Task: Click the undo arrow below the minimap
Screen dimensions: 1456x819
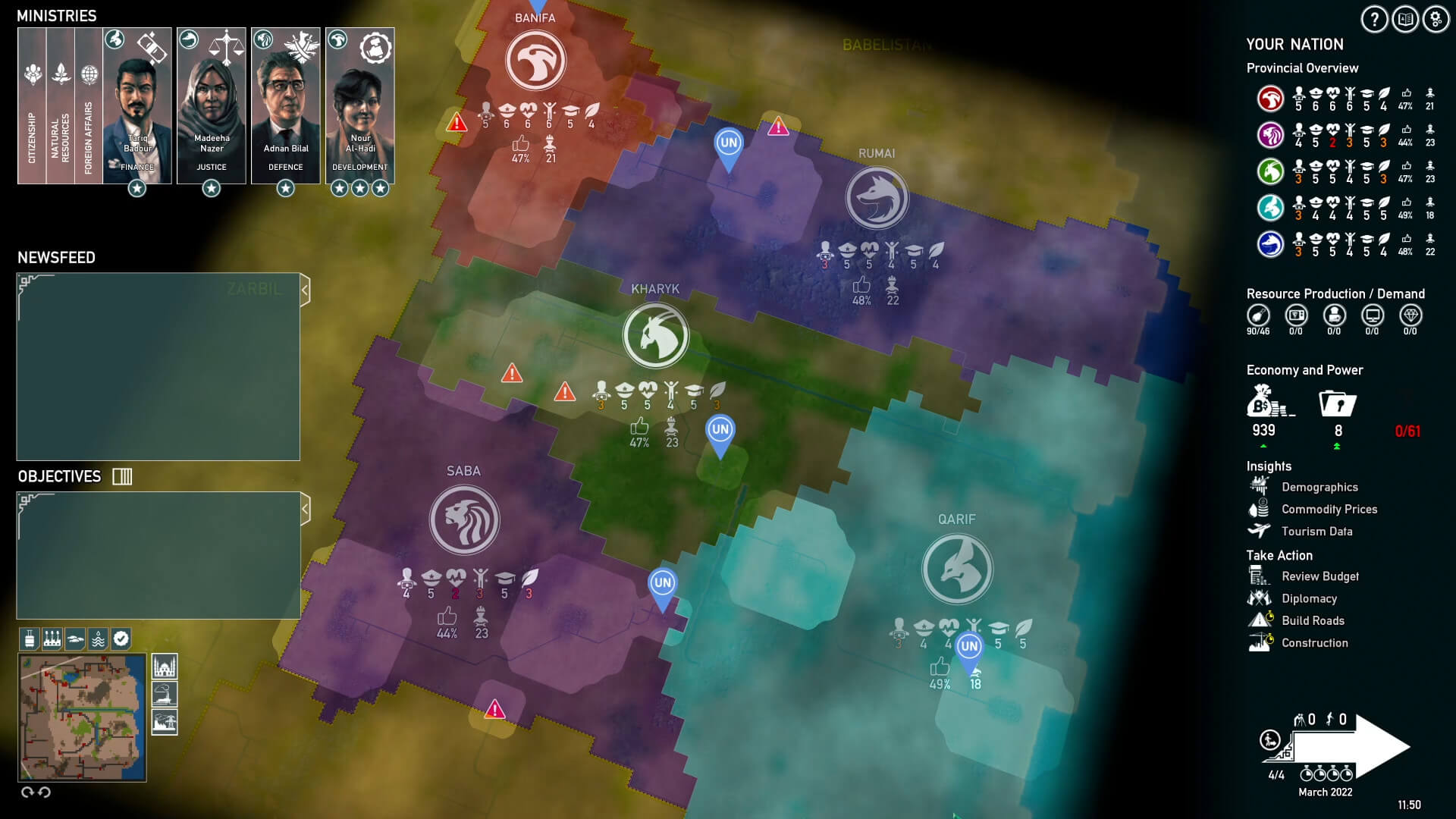Action: coord(44,792)
